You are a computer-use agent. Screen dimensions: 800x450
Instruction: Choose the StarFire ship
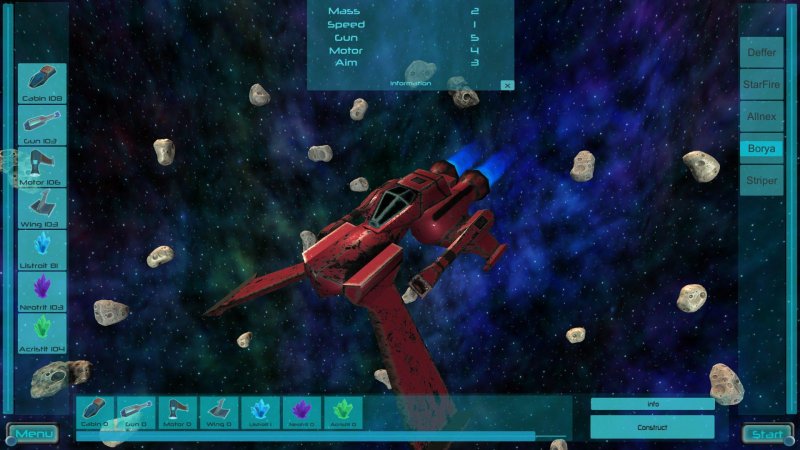(761, 85)
